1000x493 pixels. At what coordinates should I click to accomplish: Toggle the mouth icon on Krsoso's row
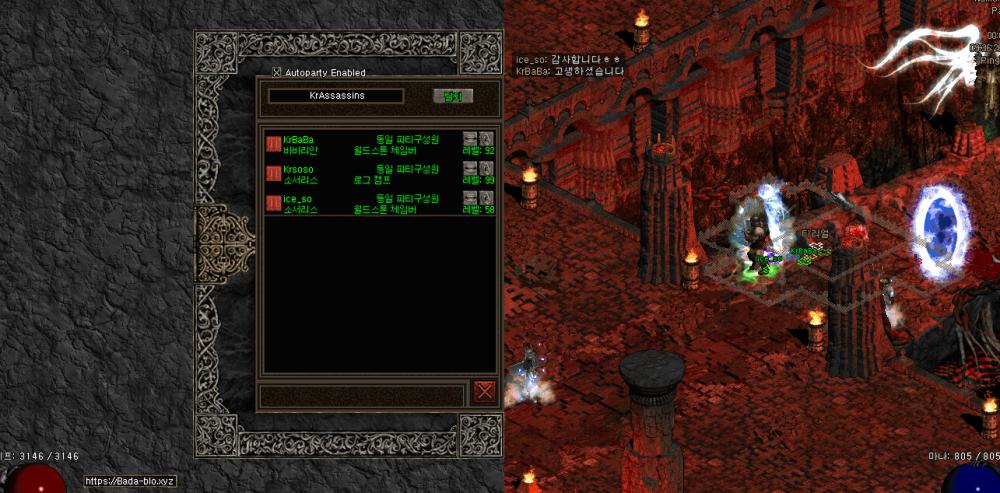[x=470, y=169]
